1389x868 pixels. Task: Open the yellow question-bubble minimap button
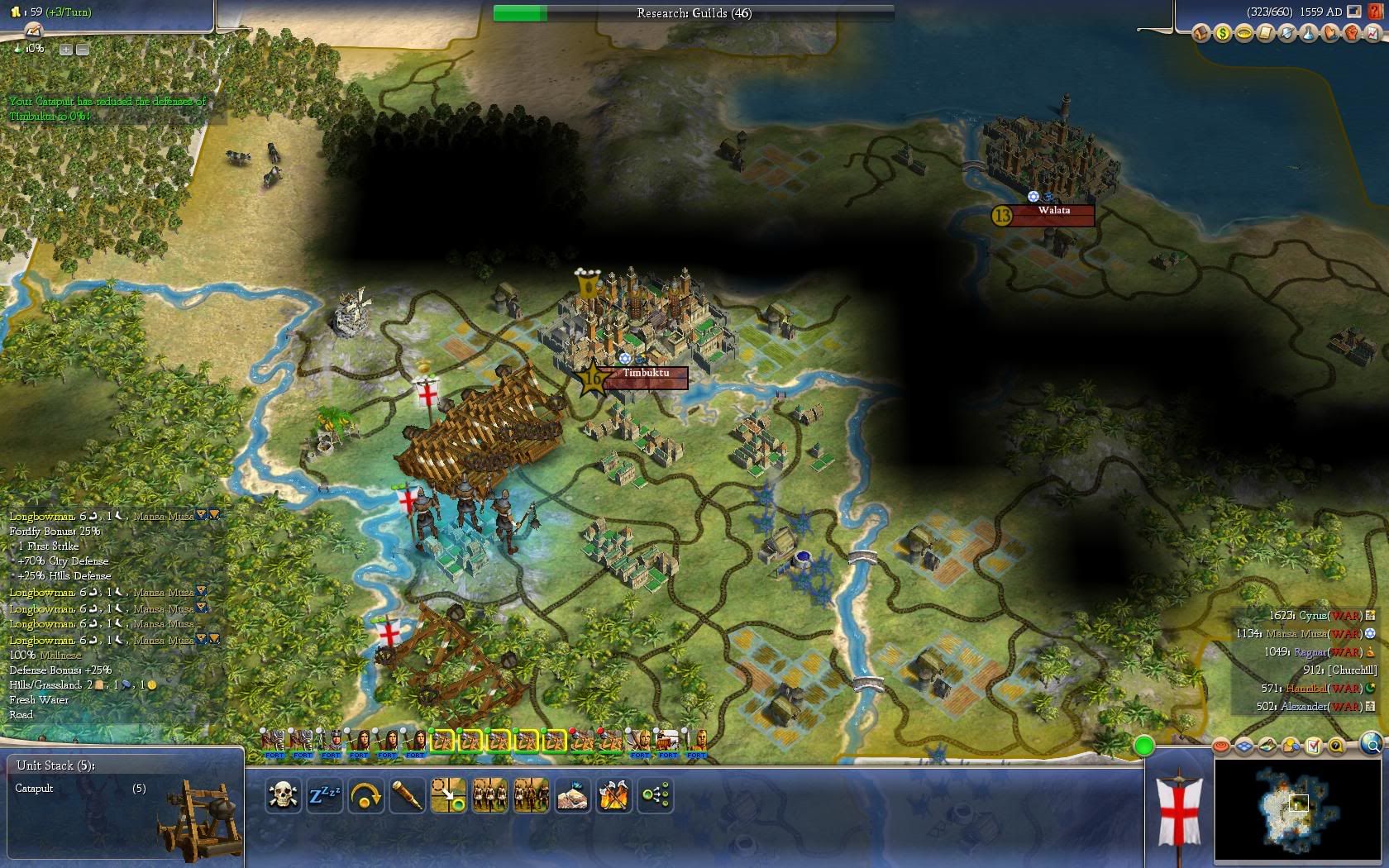tap(1335, 746)
